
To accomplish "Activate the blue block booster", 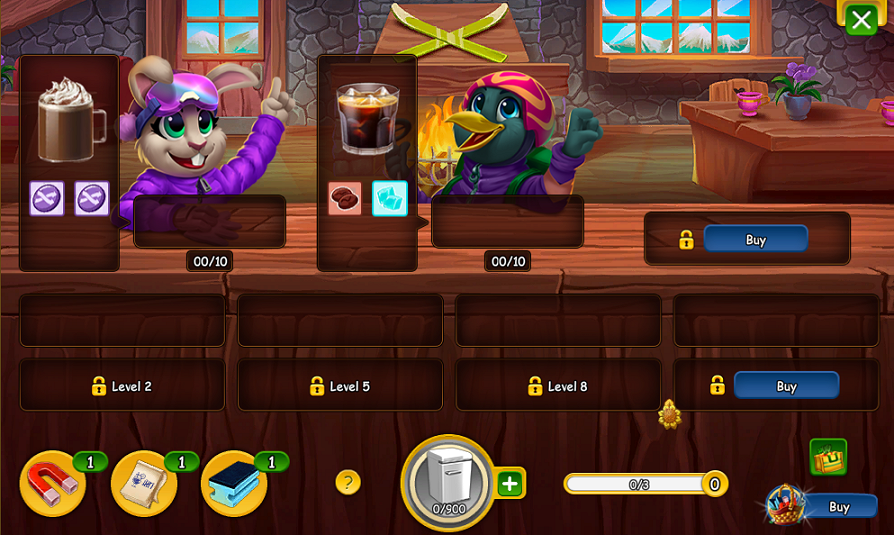I will pyautogui.click(x=234, y=484).
